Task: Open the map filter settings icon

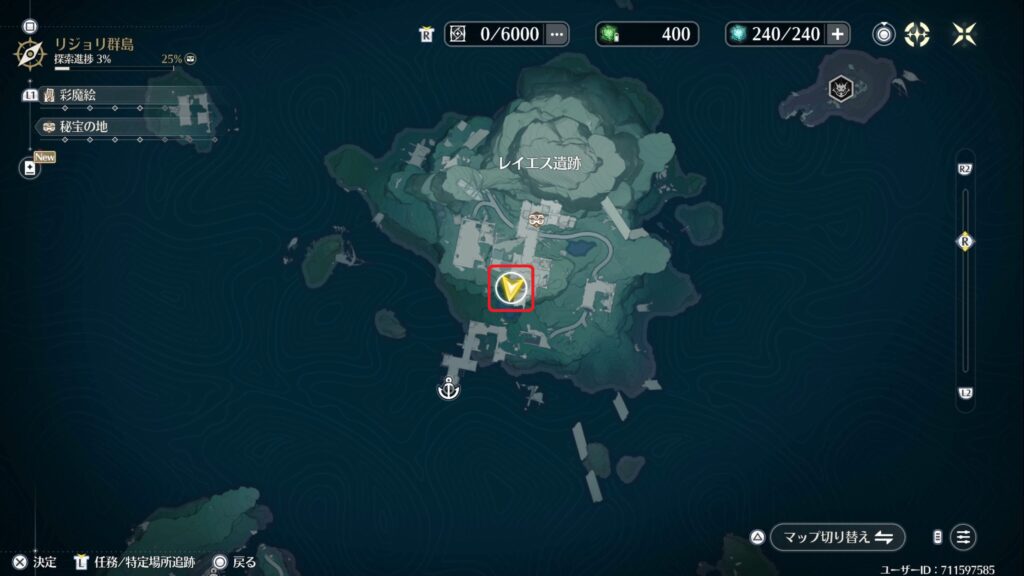Action: pyautogui.click(x=963, y=537)
